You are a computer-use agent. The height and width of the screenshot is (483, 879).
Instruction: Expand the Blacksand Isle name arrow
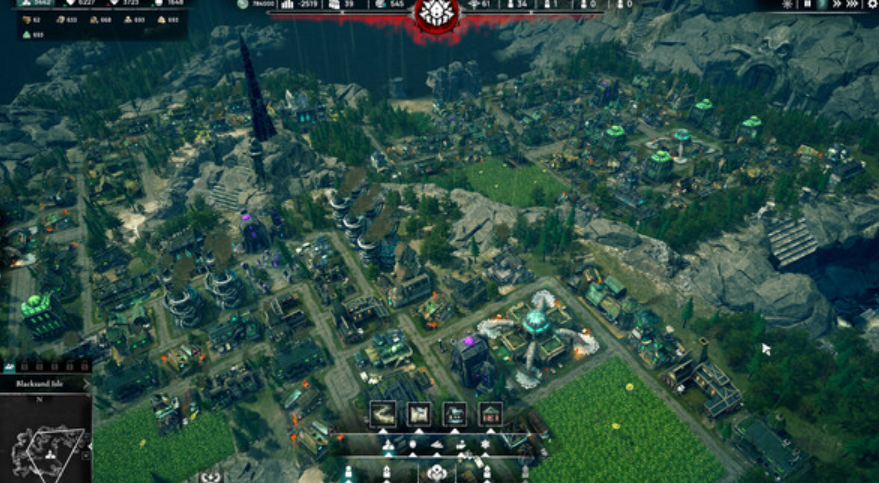pyautogui.click(x=87, y=382)
